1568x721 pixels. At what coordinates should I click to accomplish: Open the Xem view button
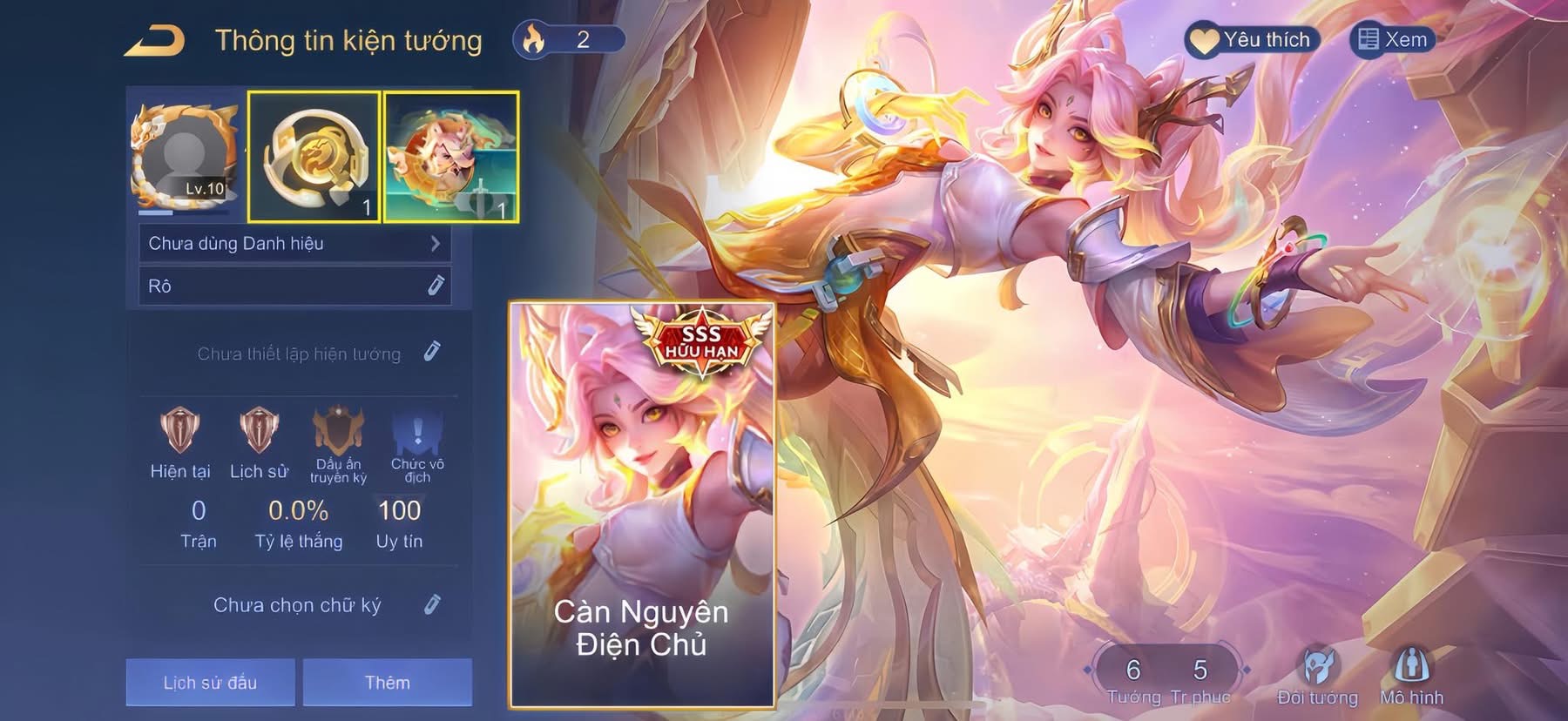1392,40
